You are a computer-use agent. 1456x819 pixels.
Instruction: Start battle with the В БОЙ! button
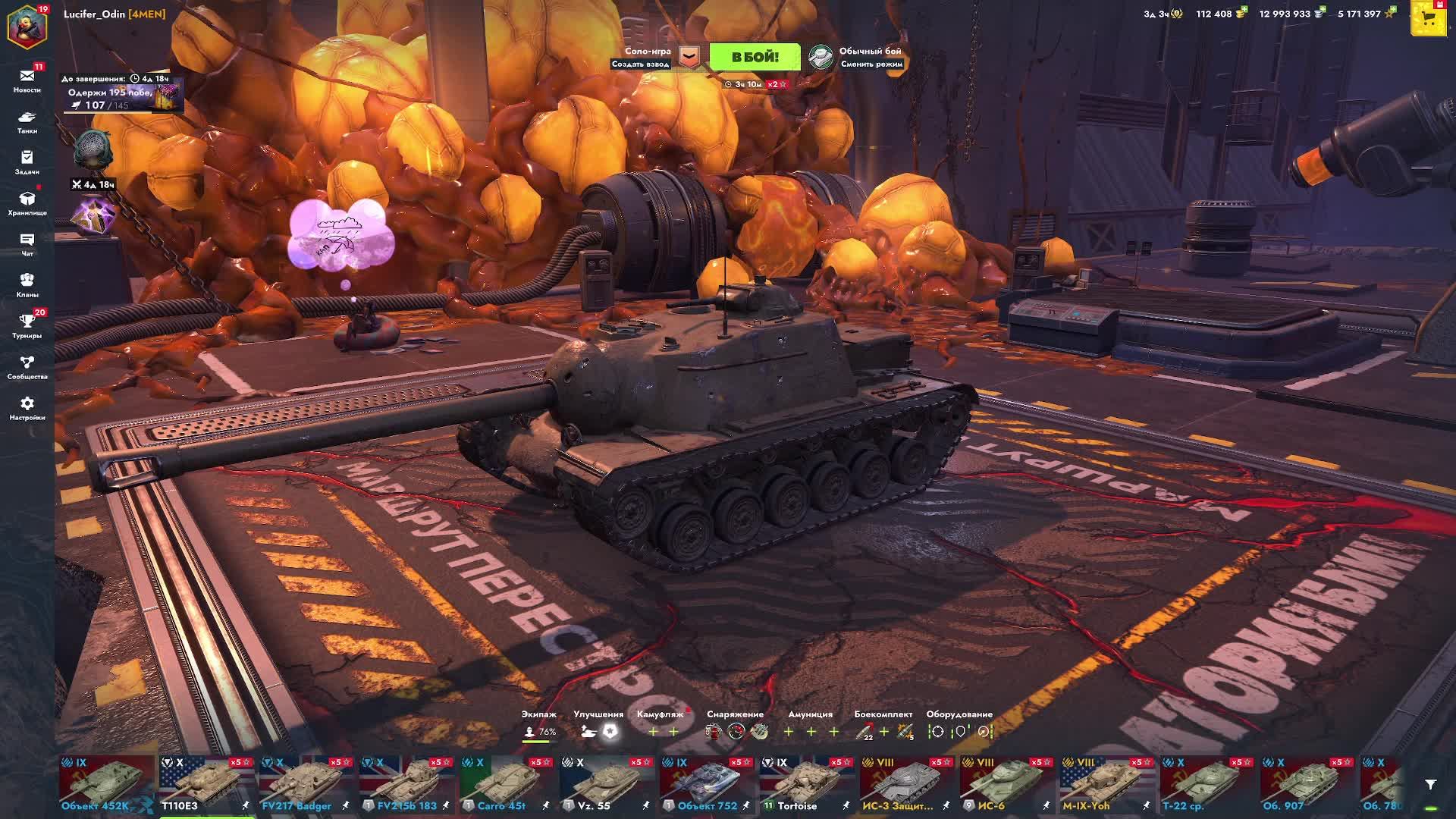[x=754, y=57]
